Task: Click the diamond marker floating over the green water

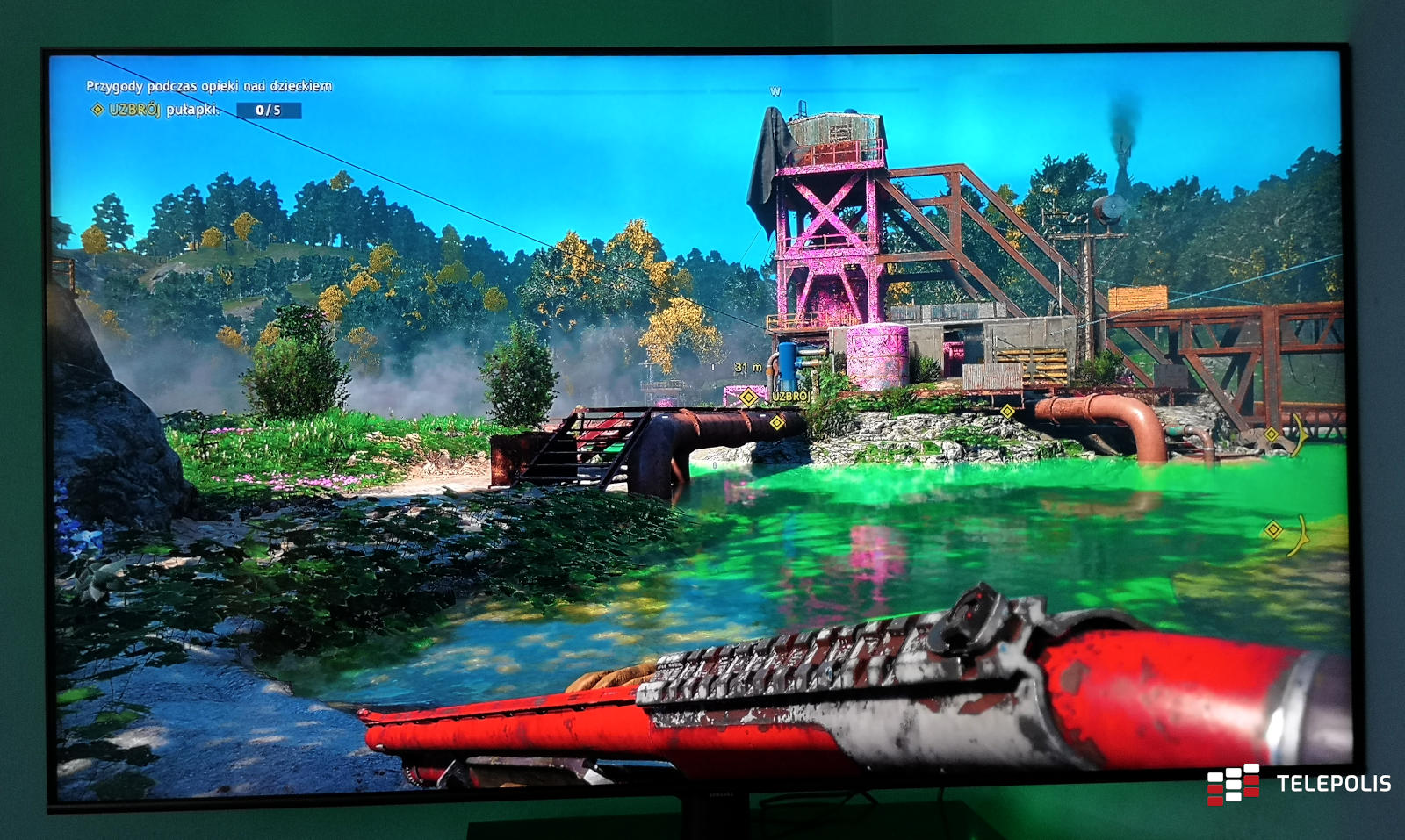Action: [1273, 529]
